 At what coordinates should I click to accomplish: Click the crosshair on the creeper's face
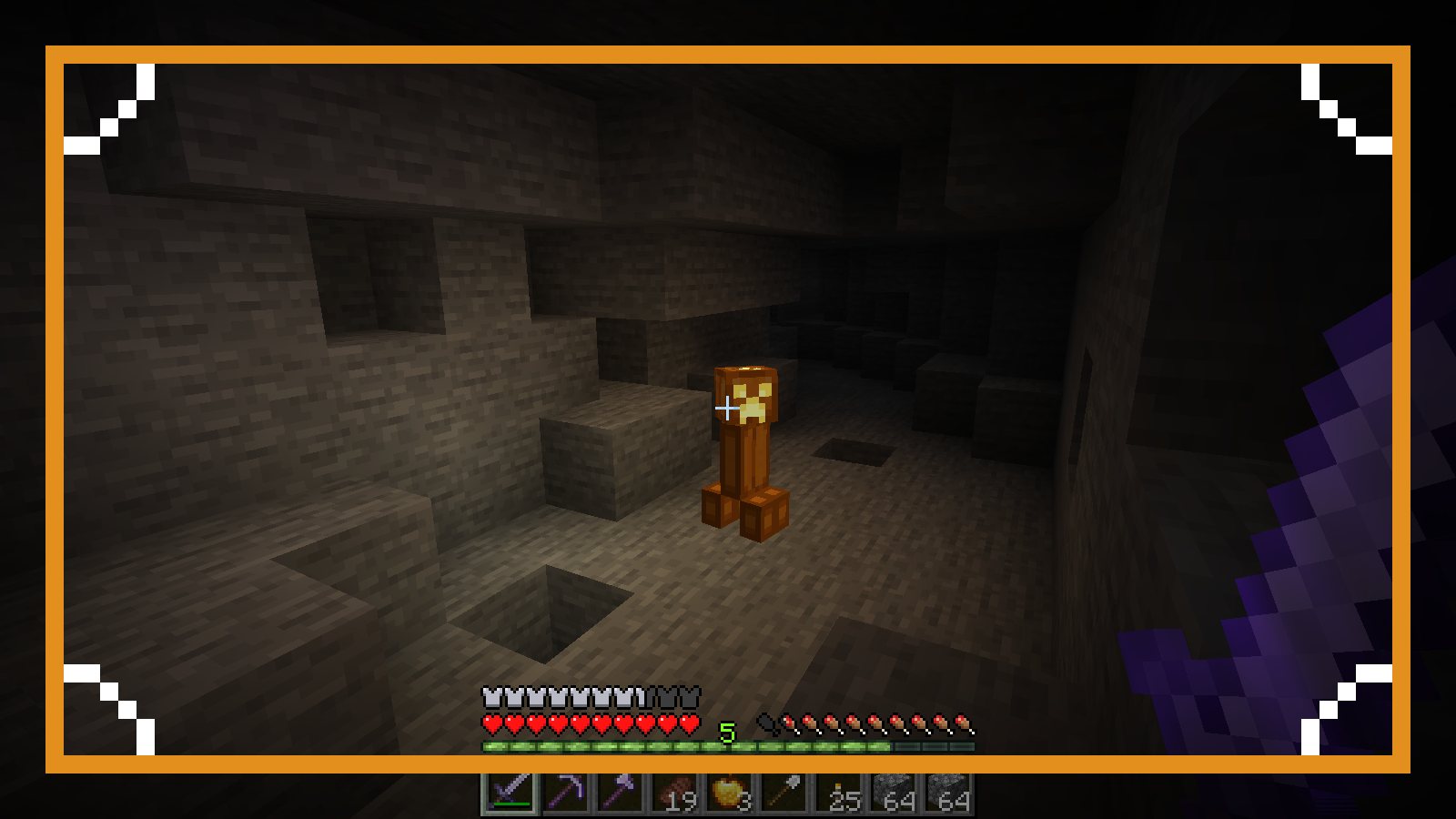tap(728, 409)
